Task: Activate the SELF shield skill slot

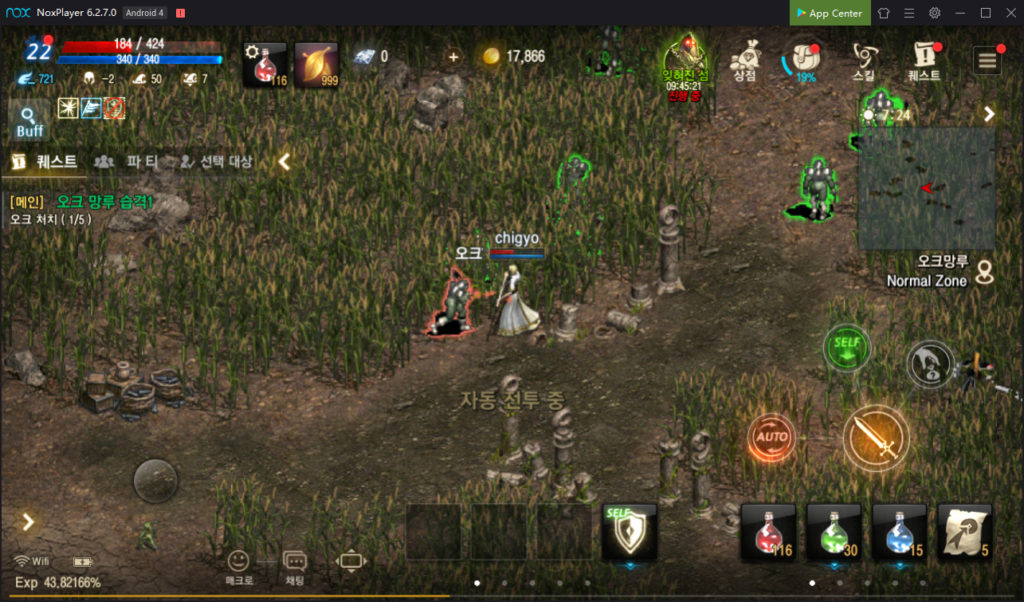Action: tap(629, 531)
